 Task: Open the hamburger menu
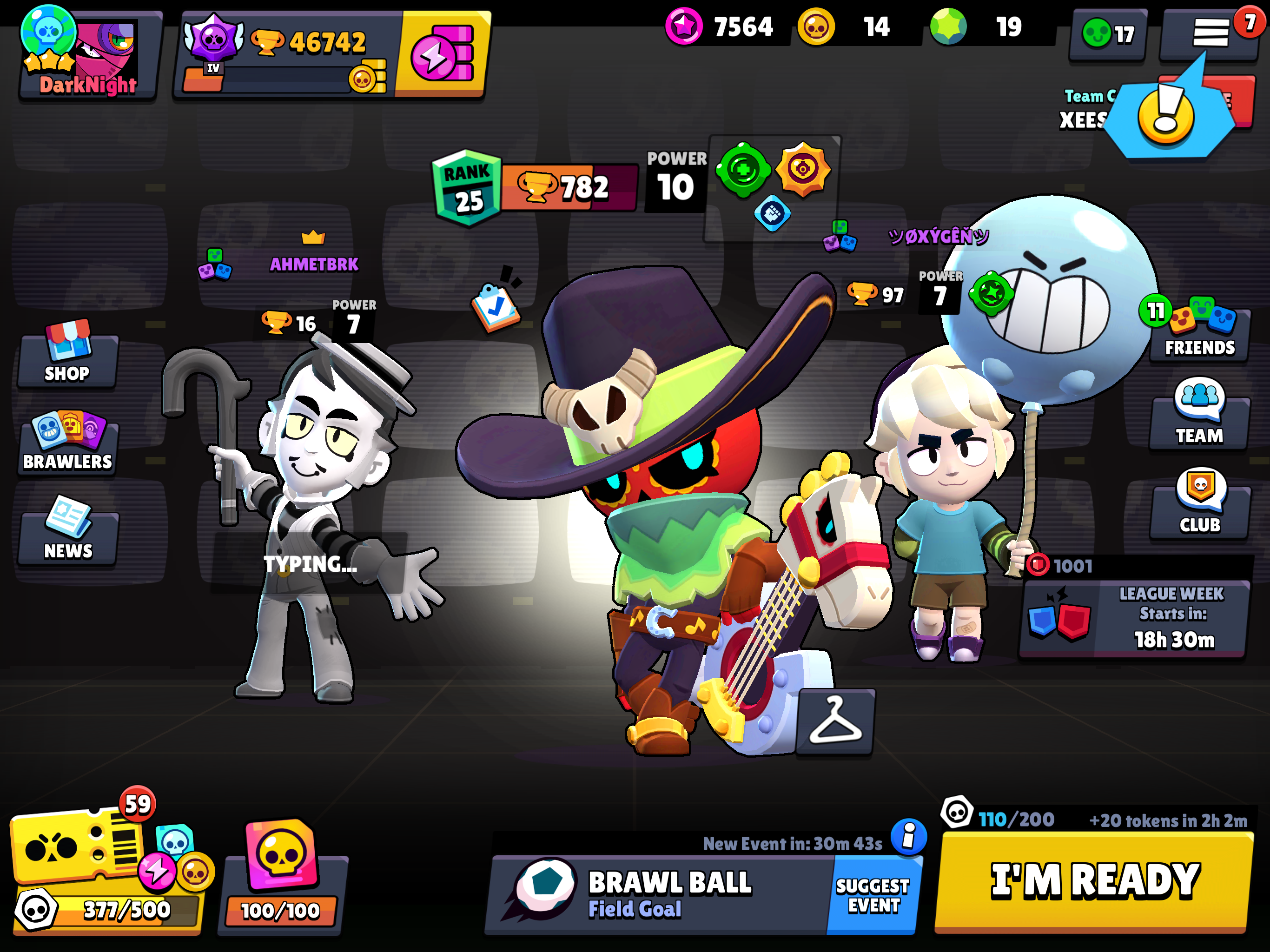pos(1210,33)
